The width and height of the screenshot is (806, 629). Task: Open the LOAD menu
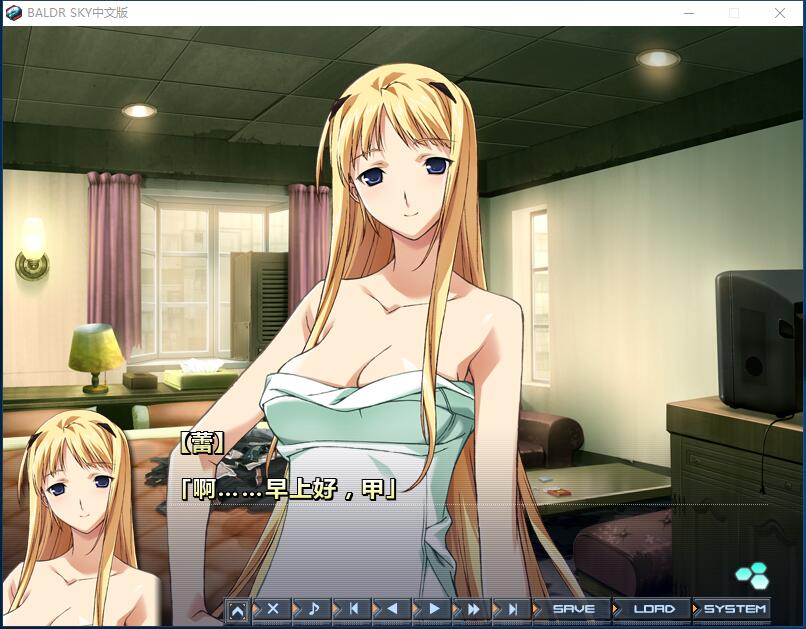coord(653,608)
